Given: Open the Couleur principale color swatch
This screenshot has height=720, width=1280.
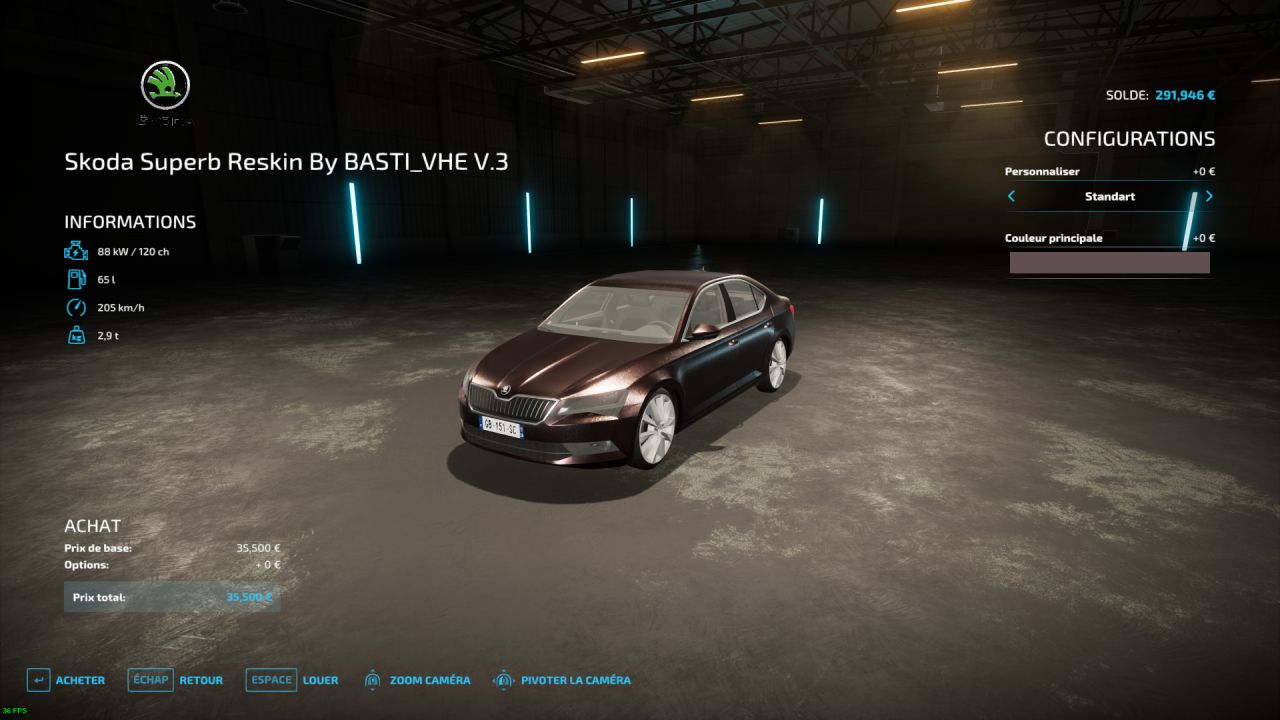Looking at the screenshot, I should pyautogui.click(x=1109, y=263).
